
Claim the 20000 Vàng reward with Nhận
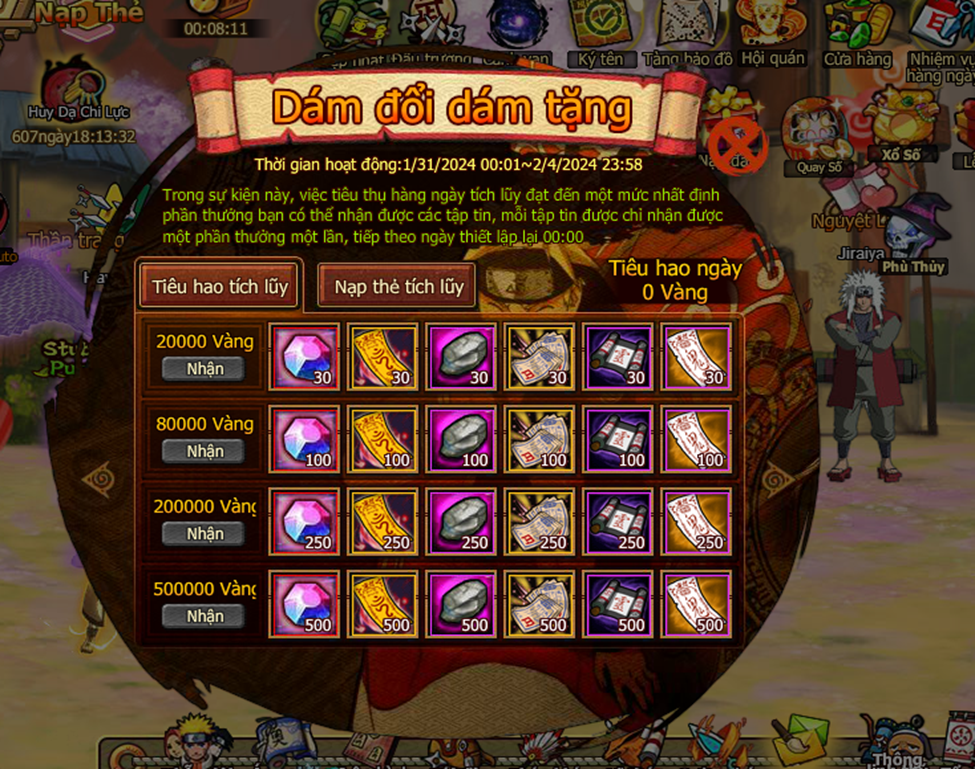pos(204,369)
